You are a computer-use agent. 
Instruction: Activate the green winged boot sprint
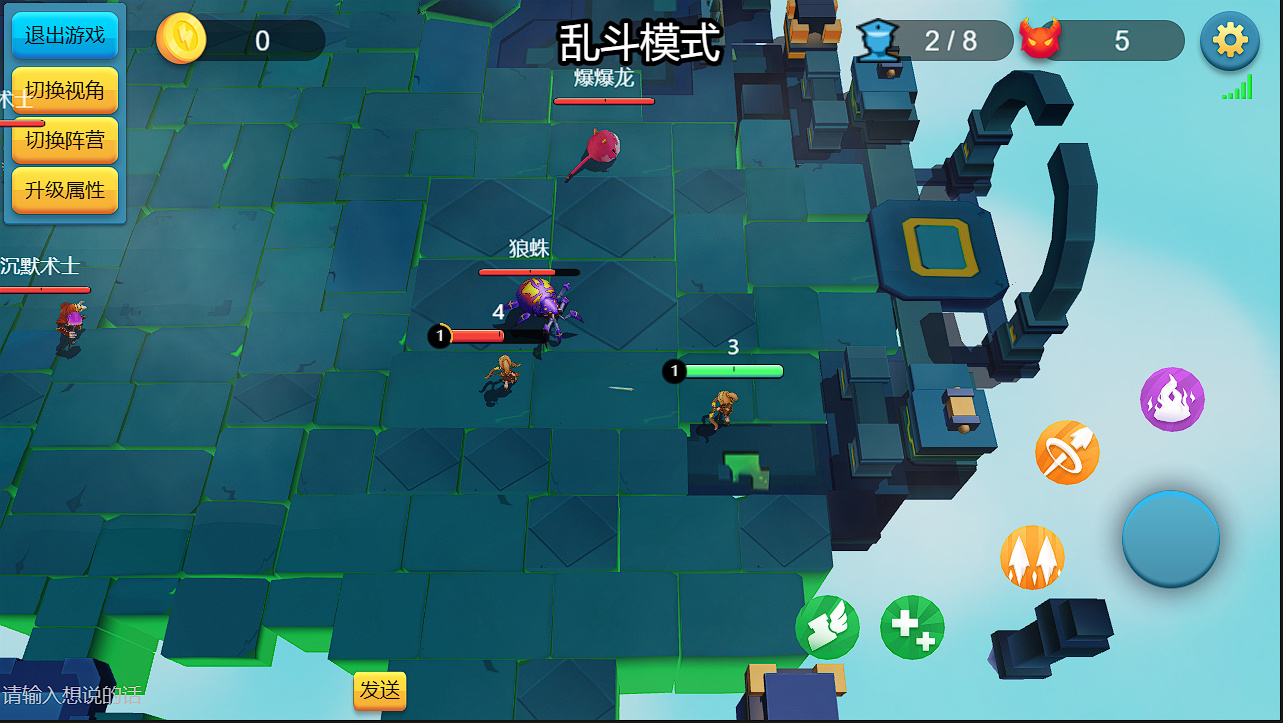pos(827,628)
